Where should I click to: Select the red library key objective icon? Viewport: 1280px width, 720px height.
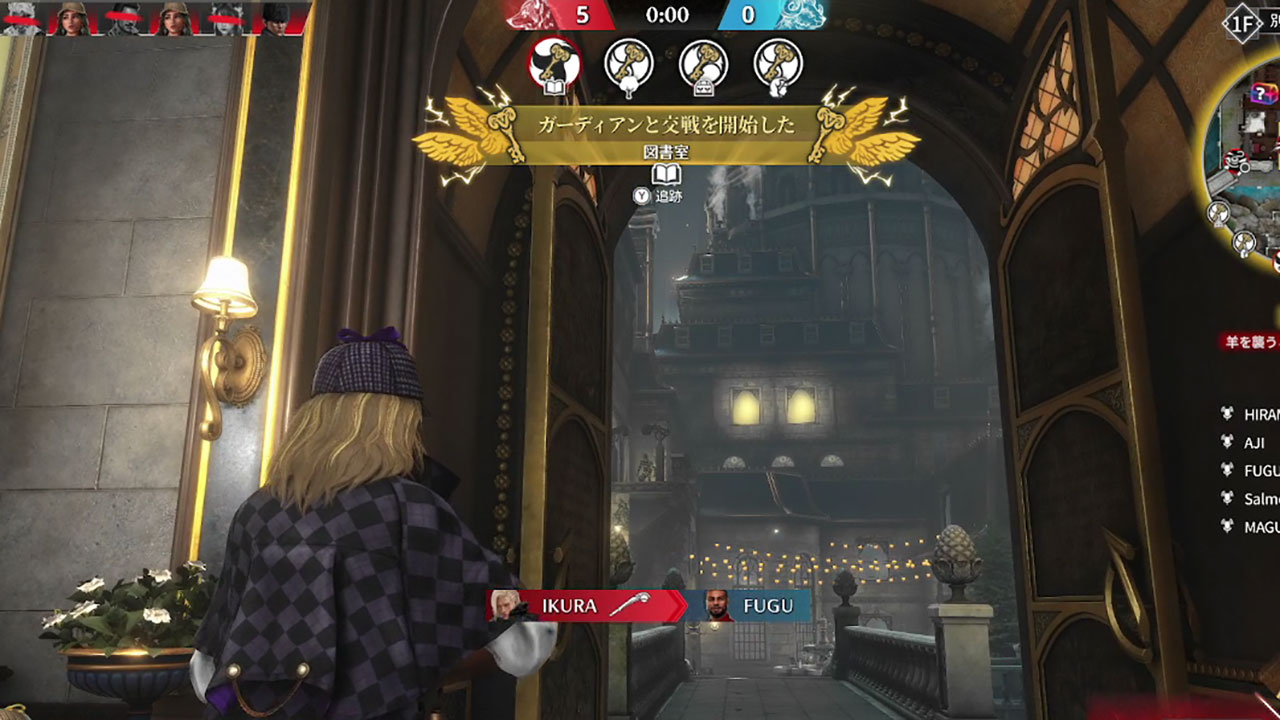[x=554, y=64]
